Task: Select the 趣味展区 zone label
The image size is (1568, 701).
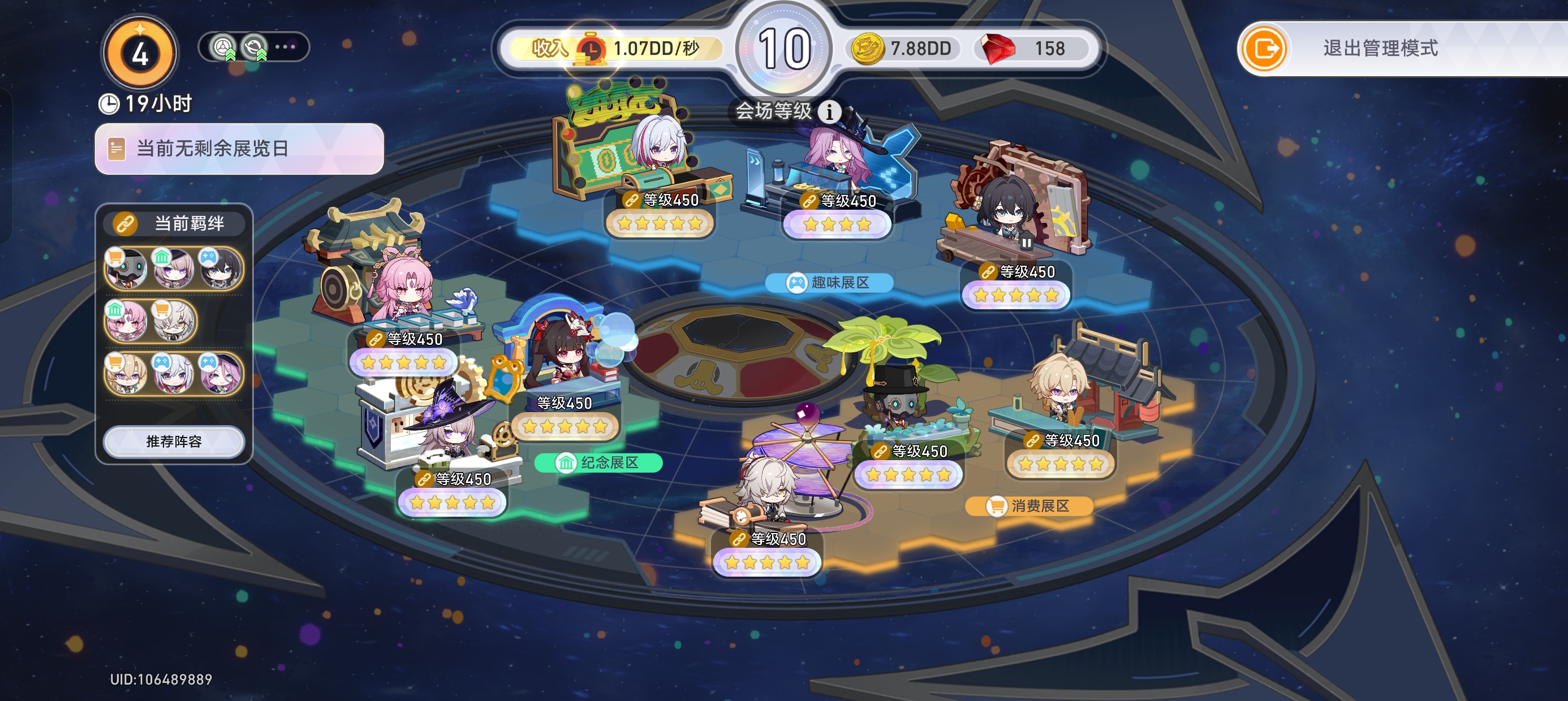Action: pyautogui.click(x=829, y=282)
